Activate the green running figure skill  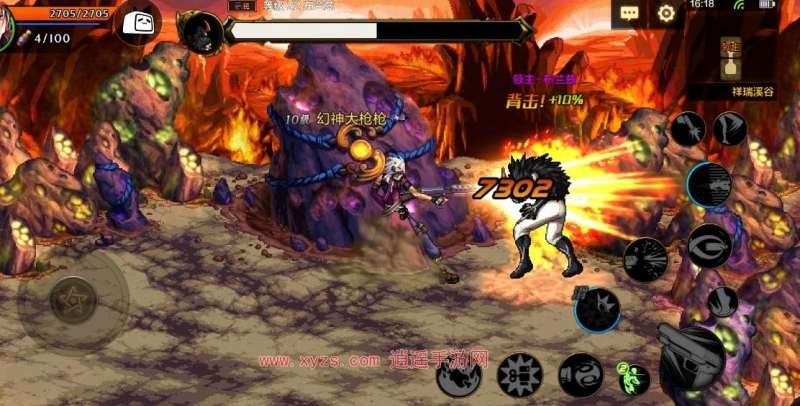pos(631,377)
